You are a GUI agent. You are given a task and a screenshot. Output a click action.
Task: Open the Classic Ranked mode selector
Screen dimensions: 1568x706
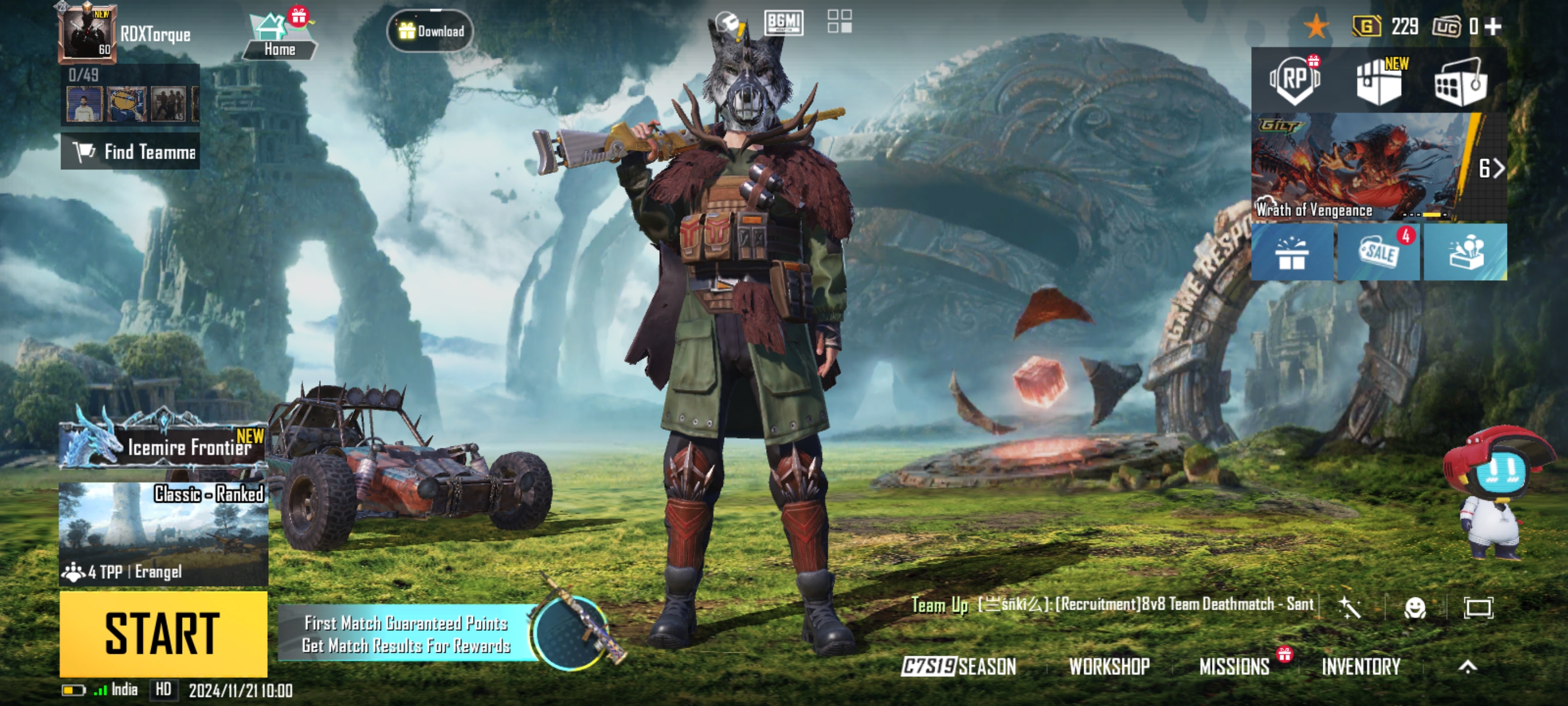pyautogui.click(x=163, y=533)
